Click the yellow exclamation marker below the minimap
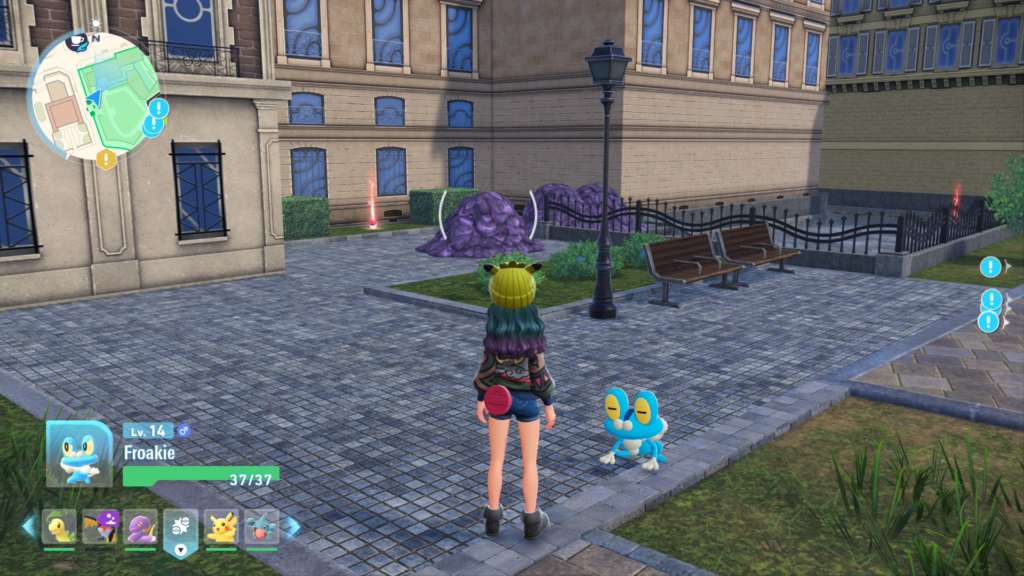Viewport: 1024px width, 576px height. [x=106, y=158]
